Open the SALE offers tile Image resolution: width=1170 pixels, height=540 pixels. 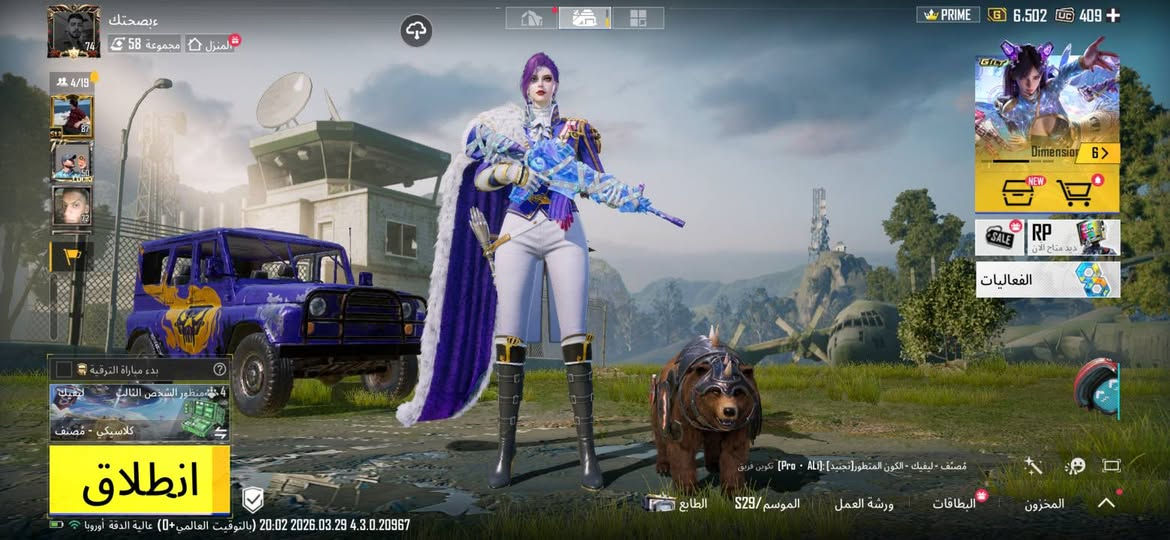pos(1001,237)
